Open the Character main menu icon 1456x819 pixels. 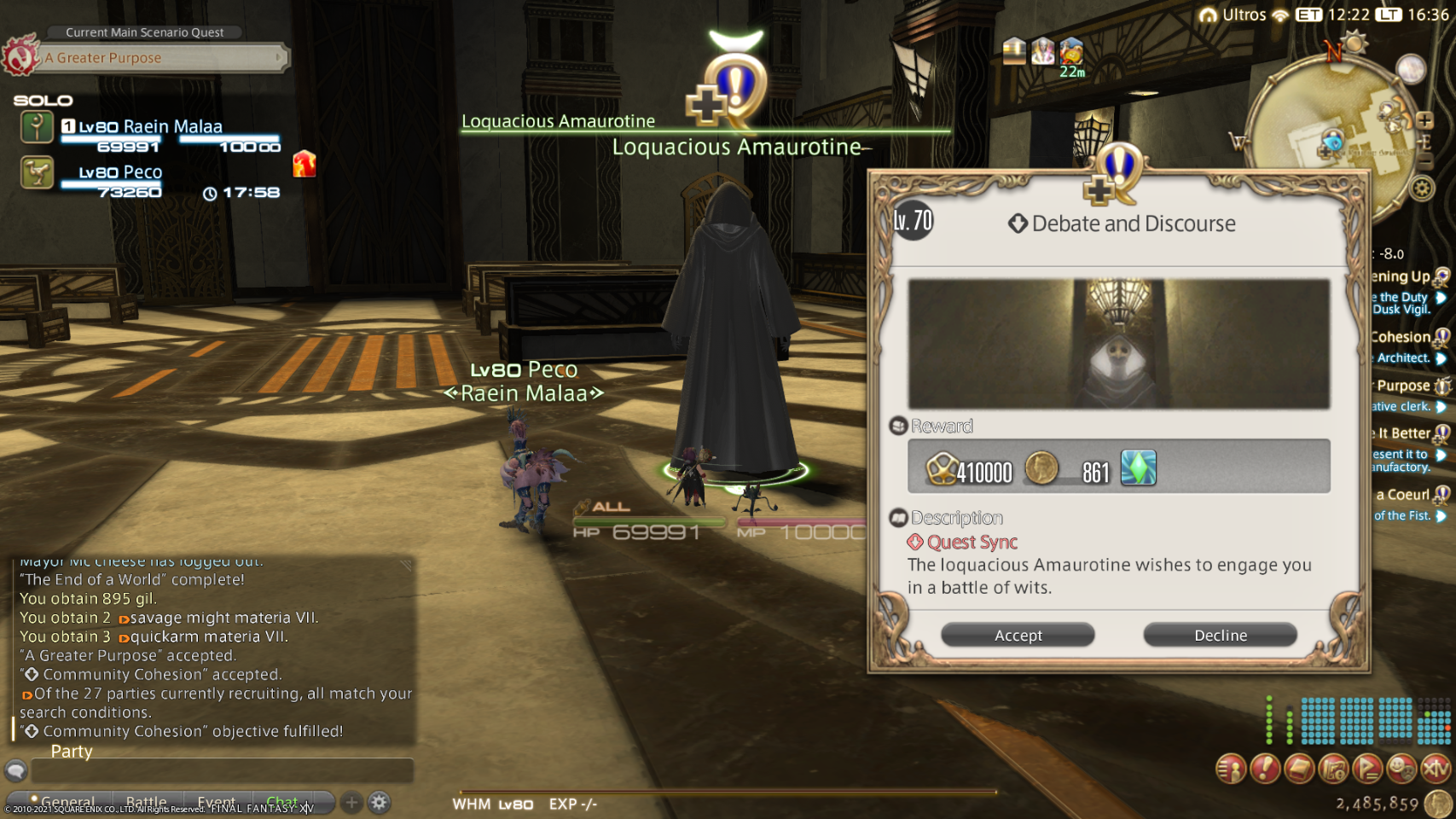click(1231, 769)
